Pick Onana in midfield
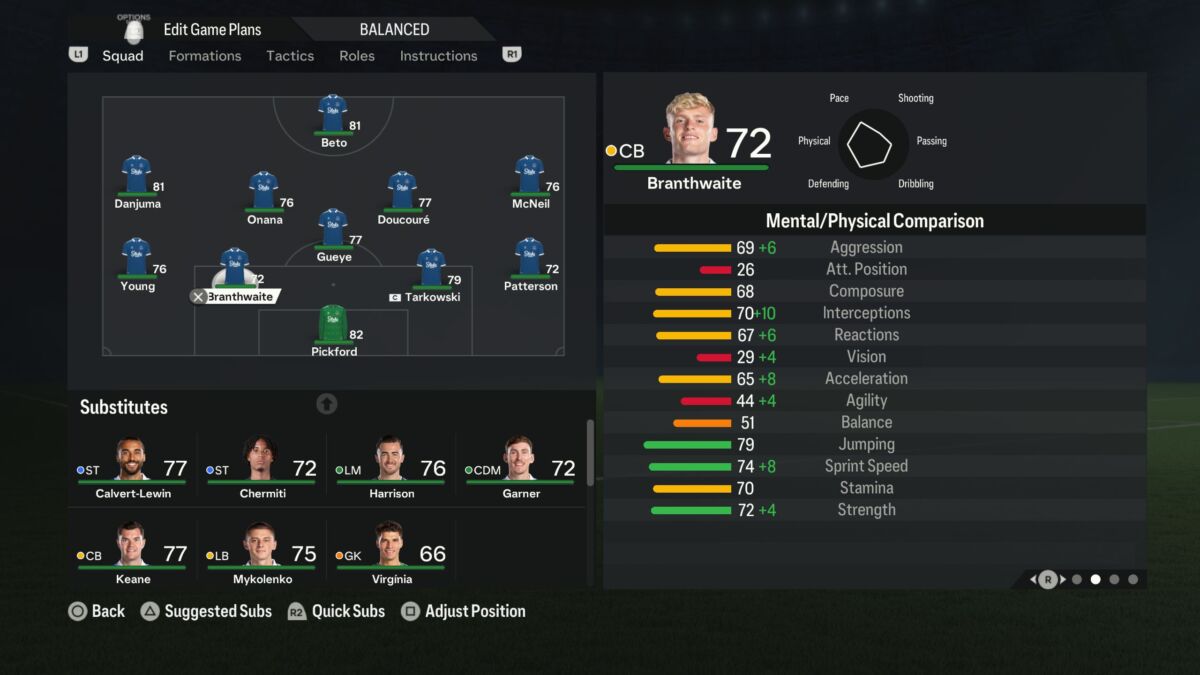The width and height of the screenshot is (1200, 675). pos(264,194)
